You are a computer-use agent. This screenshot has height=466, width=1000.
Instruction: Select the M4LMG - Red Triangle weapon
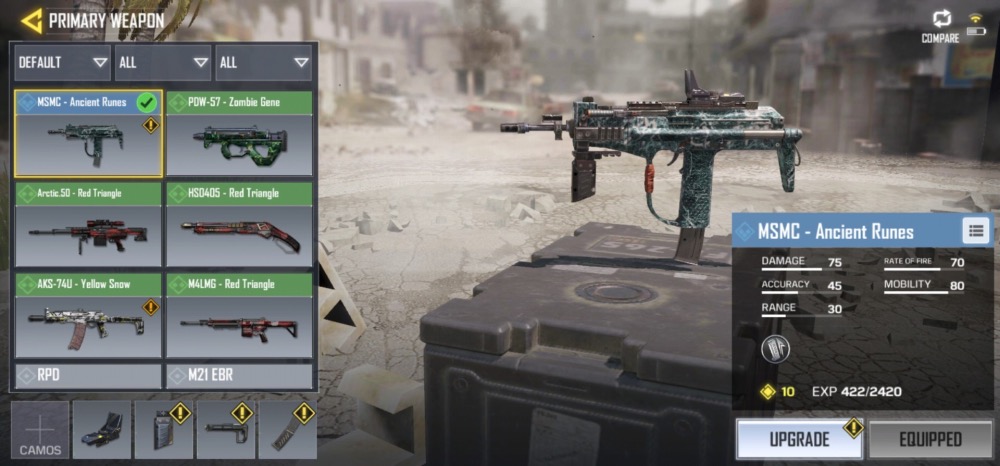coord(239,314)
